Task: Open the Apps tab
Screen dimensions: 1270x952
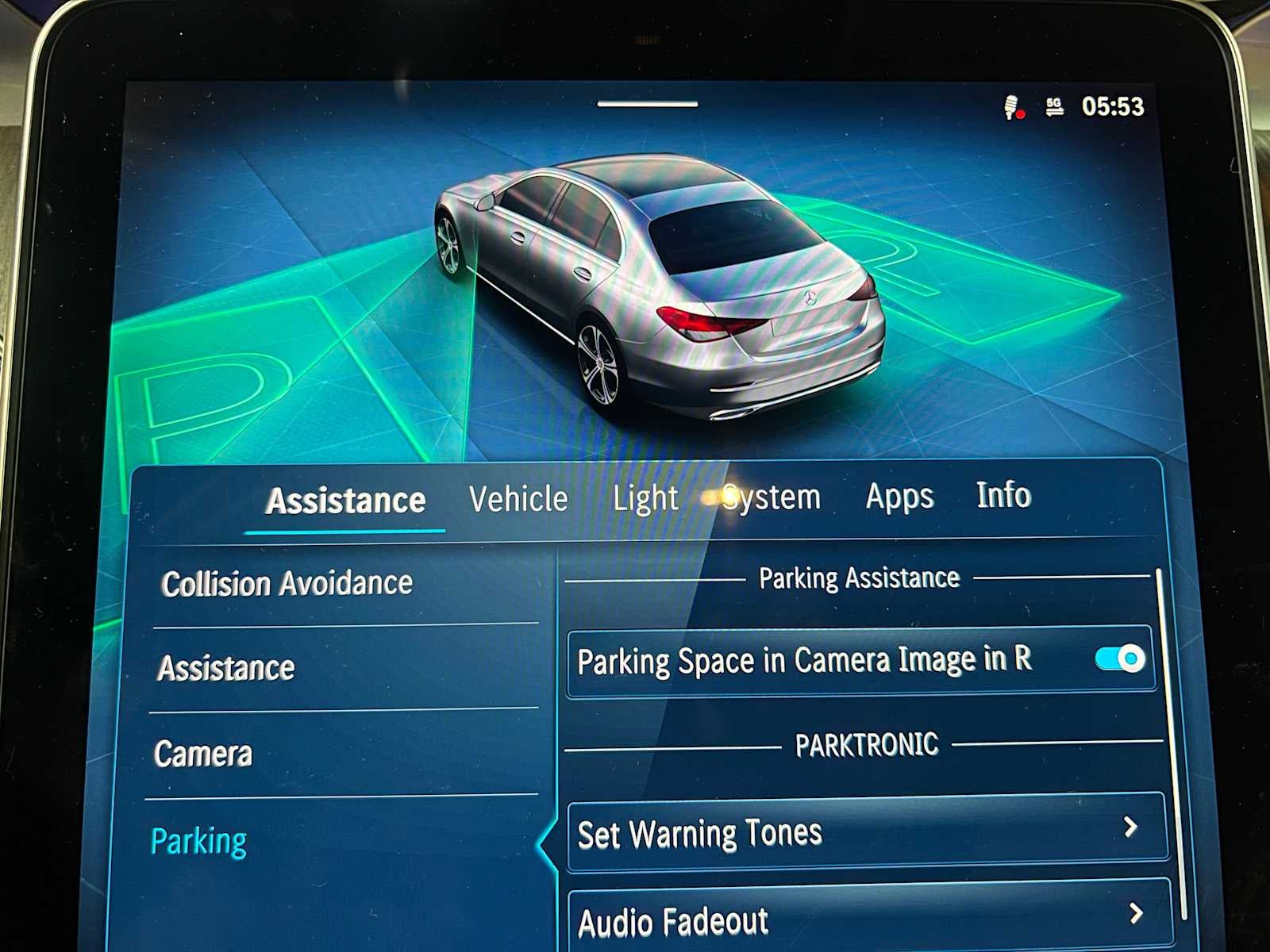Action: pos(898,497)
